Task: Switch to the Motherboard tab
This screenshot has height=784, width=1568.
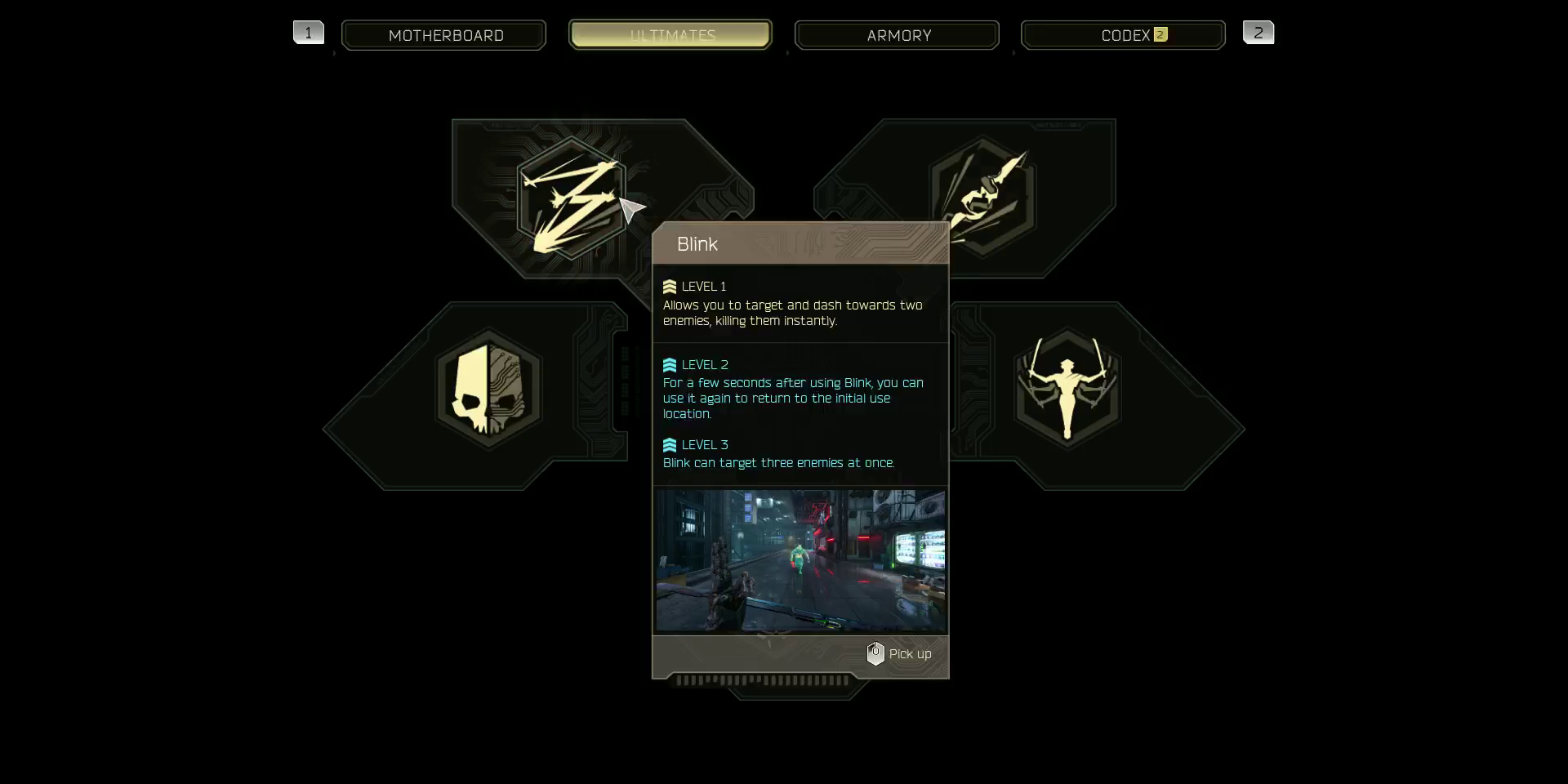Action: coord(444,35)
